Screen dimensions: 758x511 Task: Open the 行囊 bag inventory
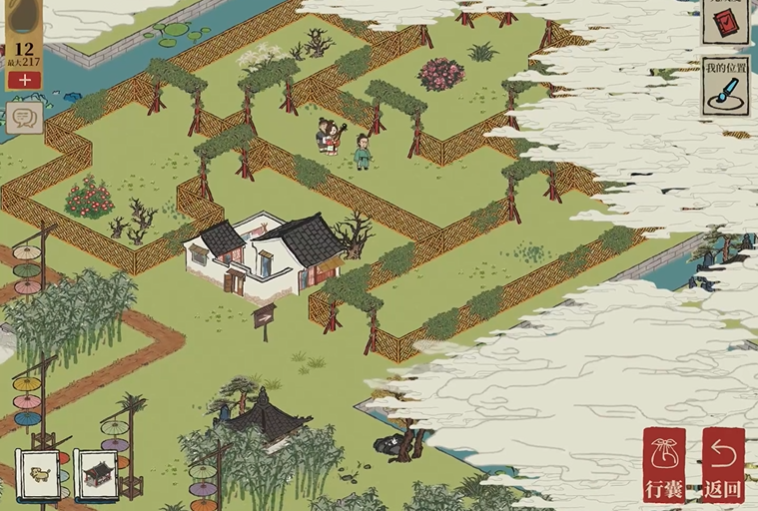click(x=664, y=465)
